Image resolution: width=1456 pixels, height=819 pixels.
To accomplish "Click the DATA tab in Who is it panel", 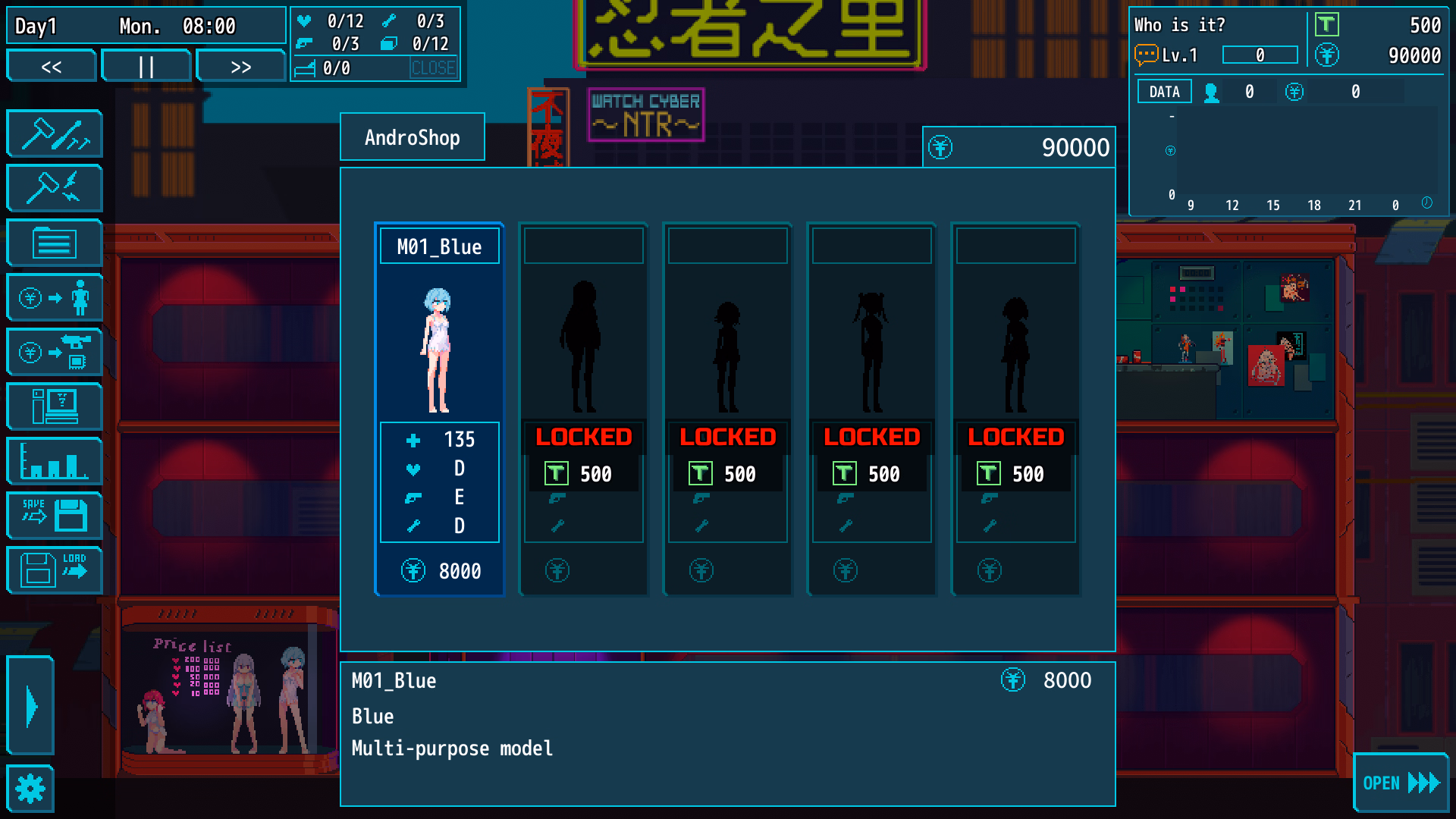I will point(1163,91).
